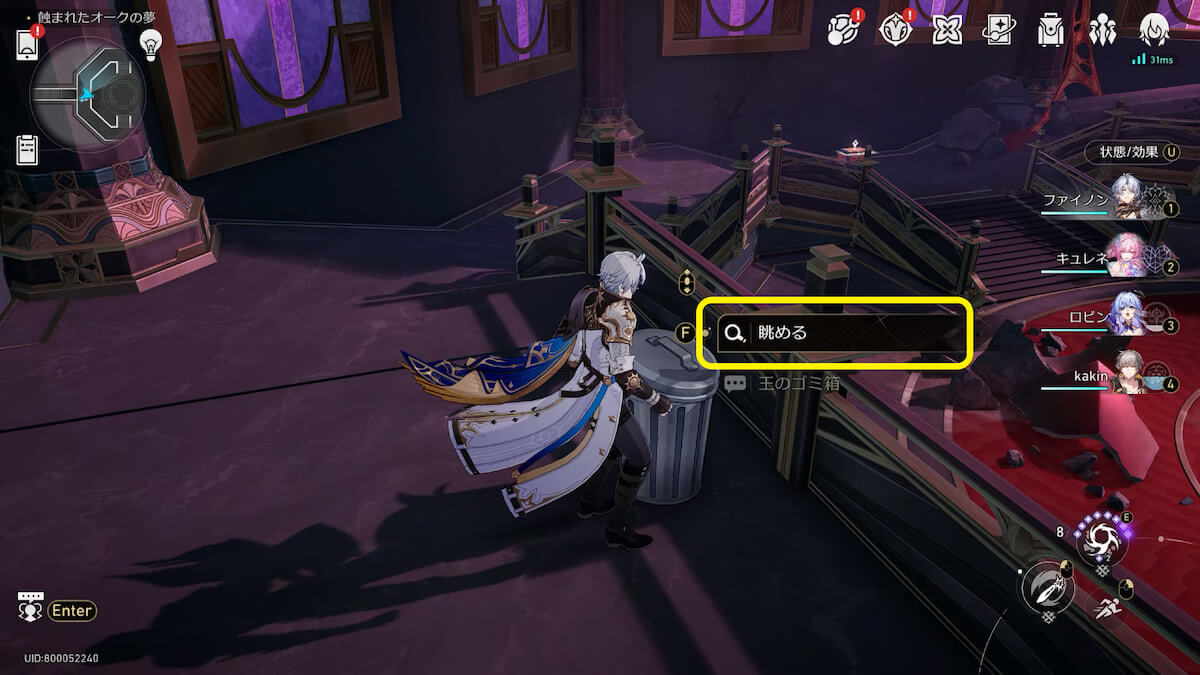This screenshot has width=1200, height=675.
Task: Open the star card warp icon
Action: pos(999,31)
